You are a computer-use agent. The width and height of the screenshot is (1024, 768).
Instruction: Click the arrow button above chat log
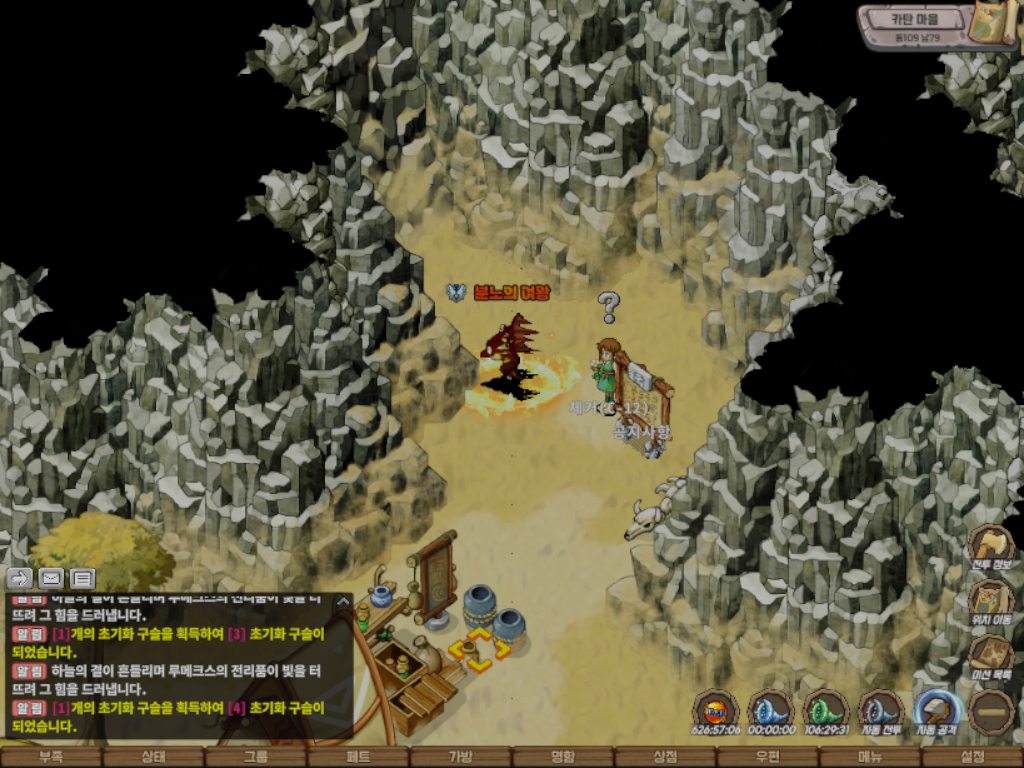coord(19,578)
